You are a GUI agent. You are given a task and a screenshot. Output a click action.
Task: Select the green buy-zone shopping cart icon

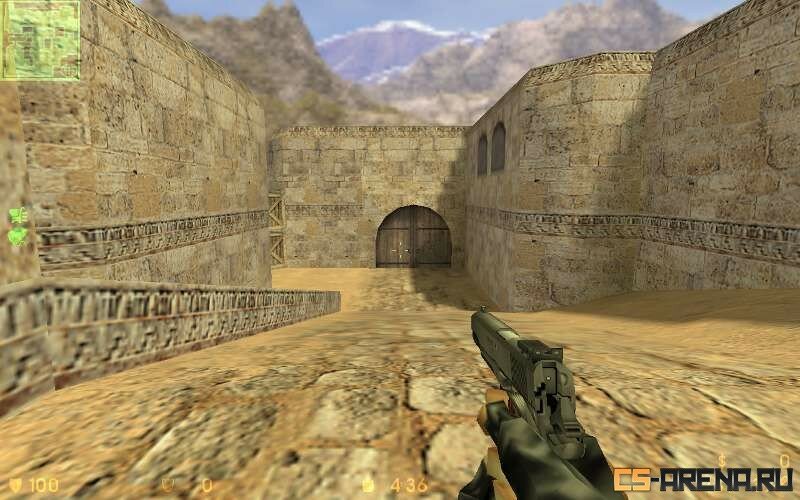(x=17, y=215)
